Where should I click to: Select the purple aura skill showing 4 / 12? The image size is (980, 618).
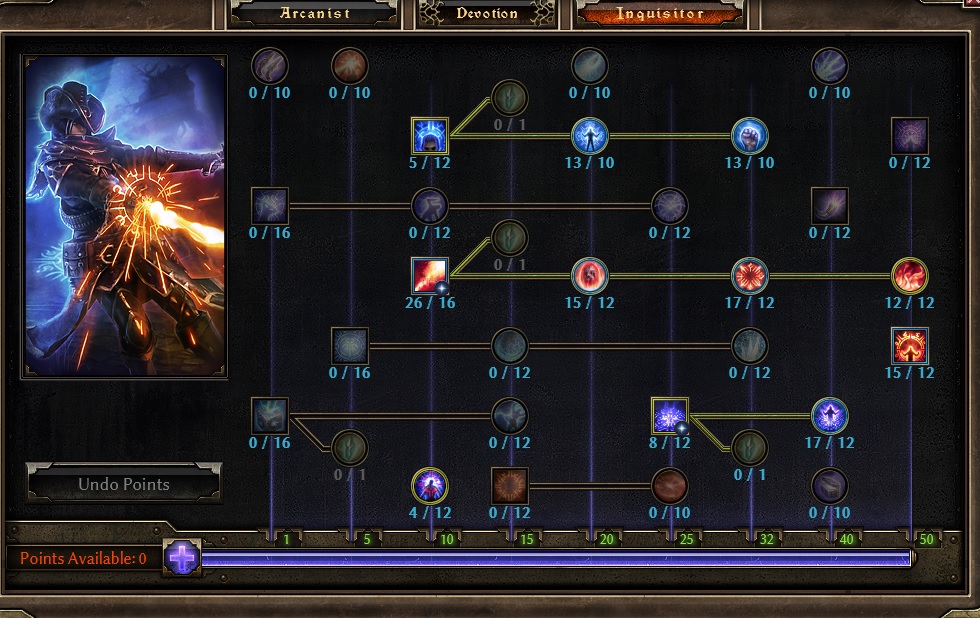point(430,486)
